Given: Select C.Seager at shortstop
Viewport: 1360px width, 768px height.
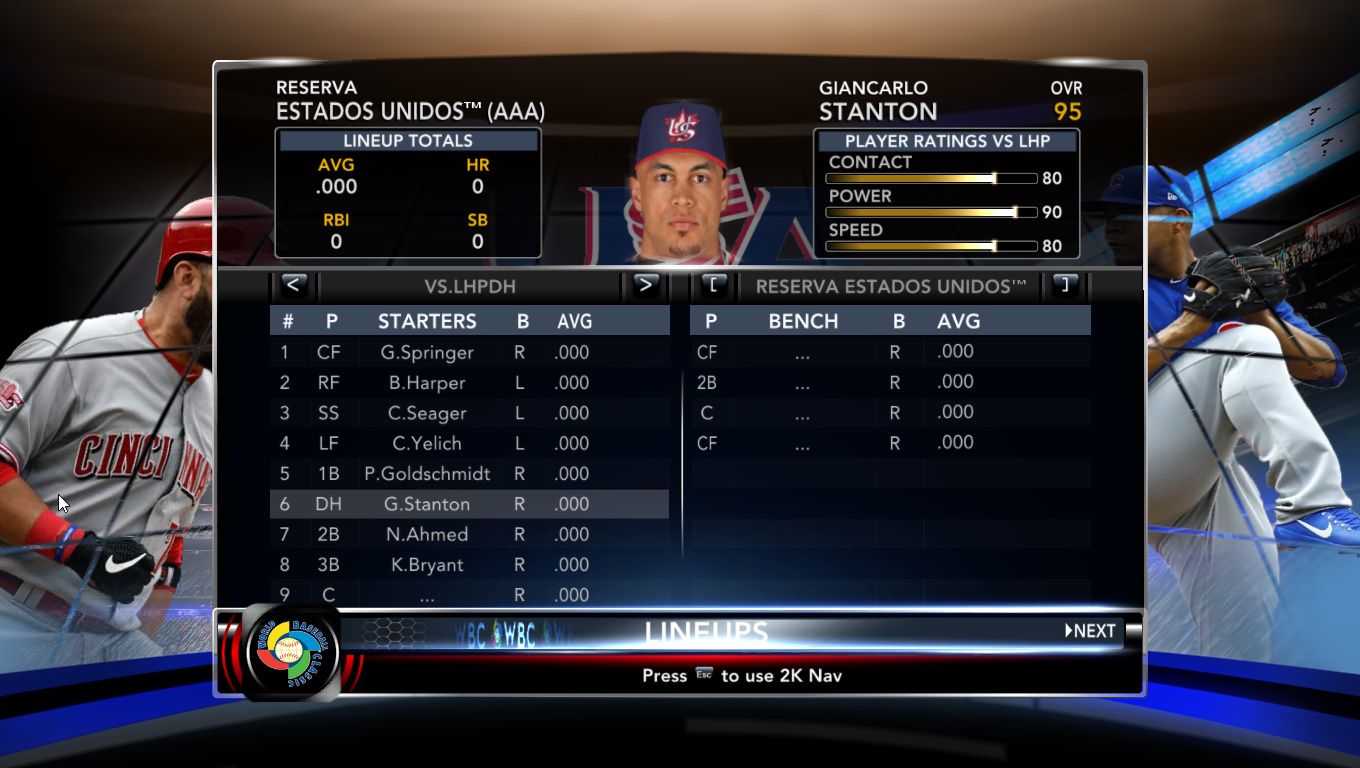Looking at the screenshot, I should coord(427,413).
